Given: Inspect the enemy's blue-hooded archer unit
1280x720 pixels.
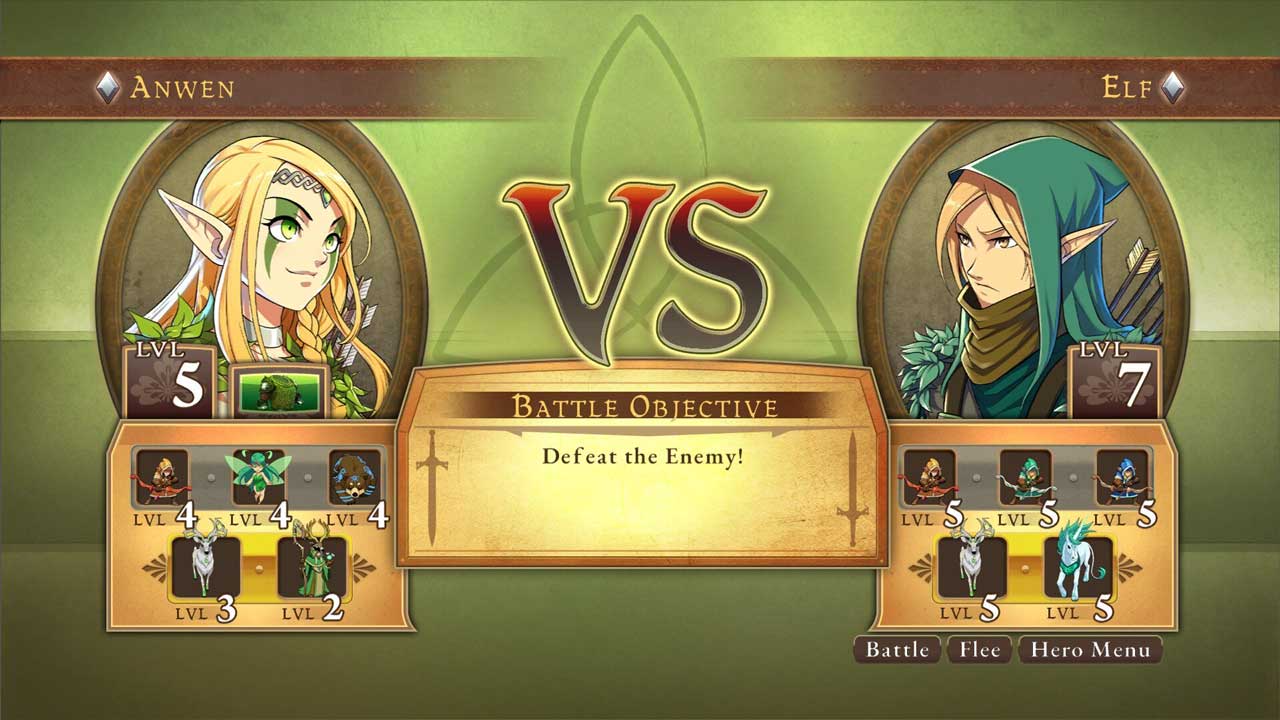Looking at the screenshot, I should pyautogui.click(x=1121, y=477).
